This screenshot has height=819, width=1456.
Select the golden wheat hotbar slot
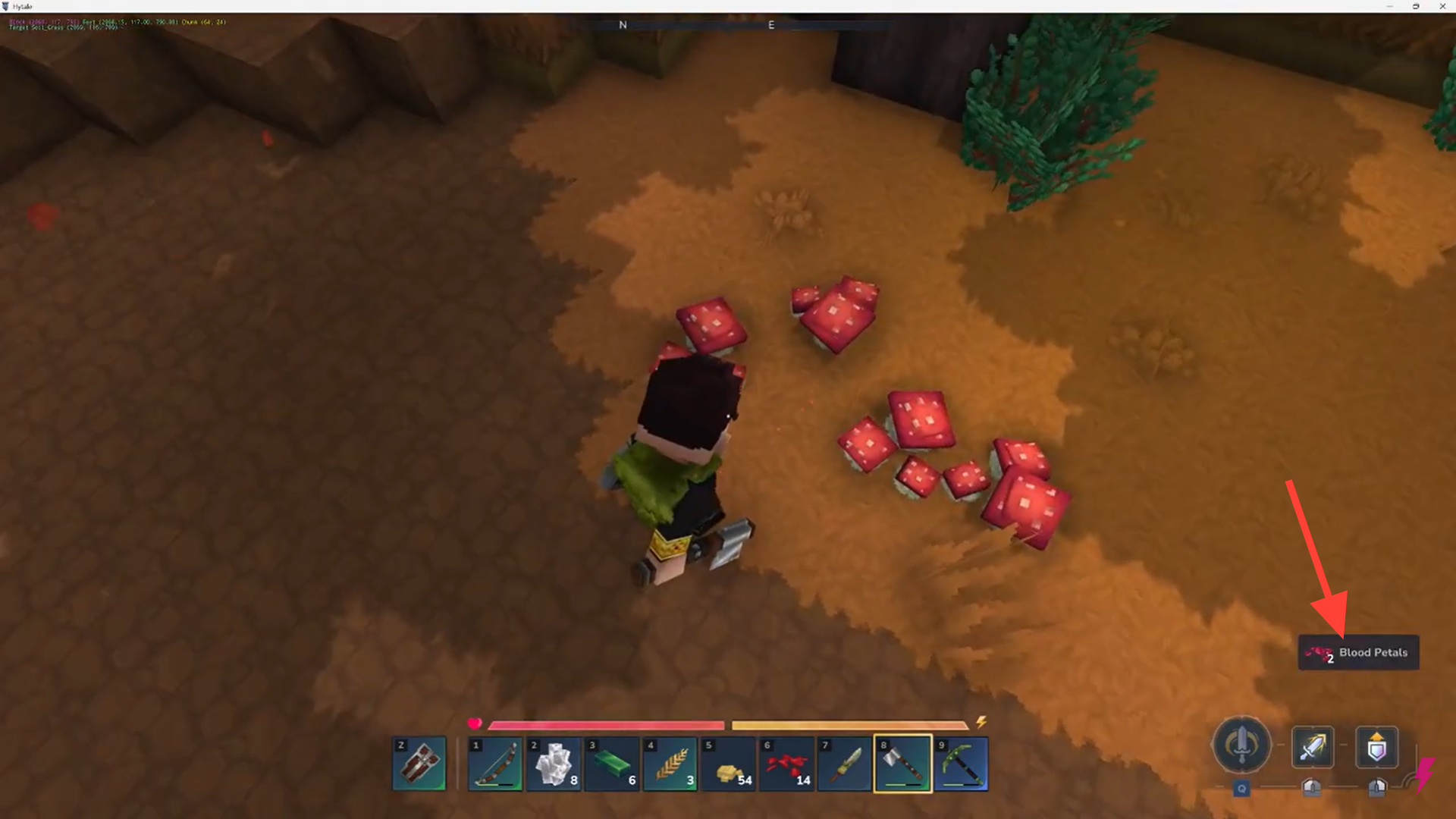pyautogui.click(x=670, y=764)
